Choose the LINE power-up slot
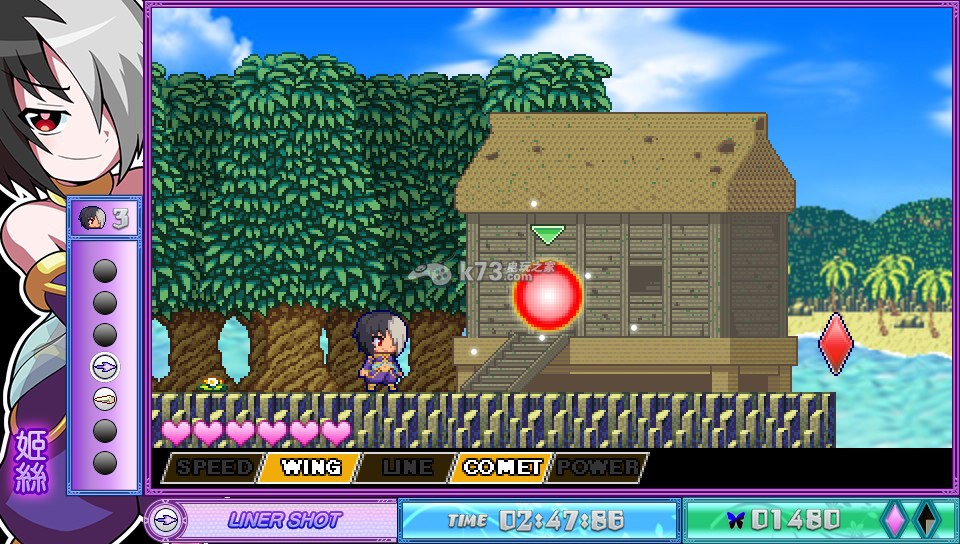960x544 pixels. (x=406, y=467)
